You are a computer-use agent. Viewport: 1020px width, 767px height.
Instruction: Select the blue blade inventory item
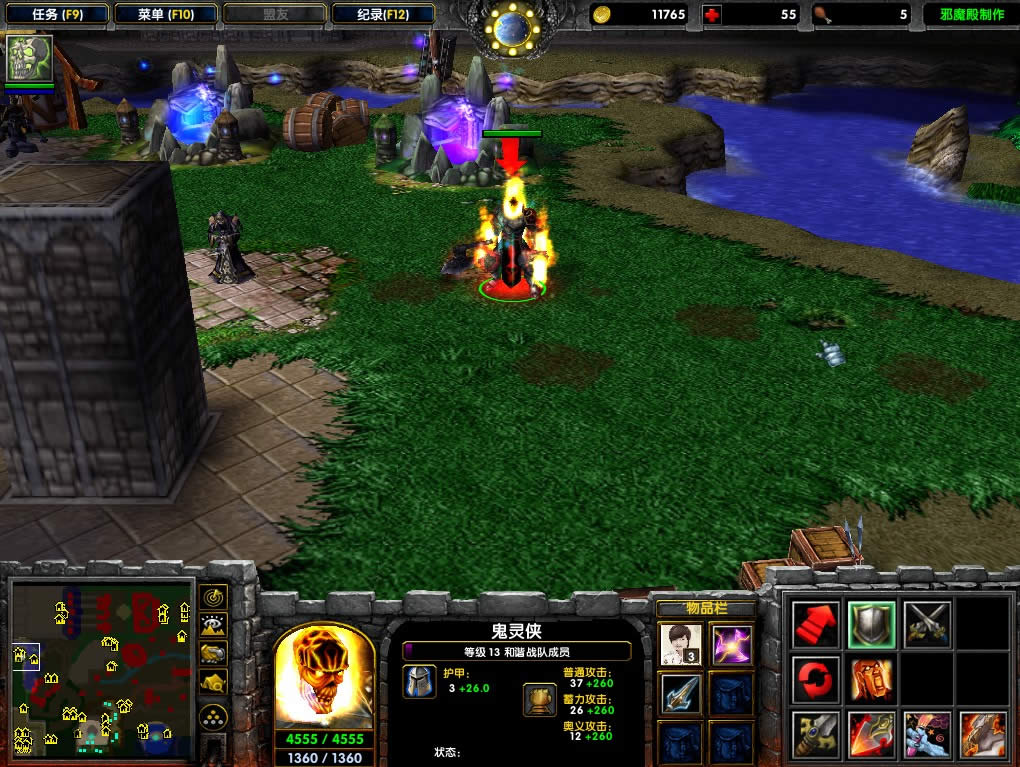tap(680, 693)
